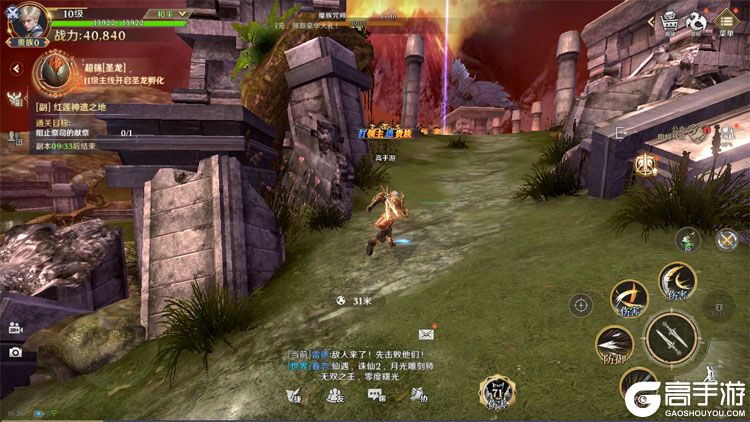Tap the level 71 skull emblem
The height and width of the screenshot is (422, 750).
[496, 393]
